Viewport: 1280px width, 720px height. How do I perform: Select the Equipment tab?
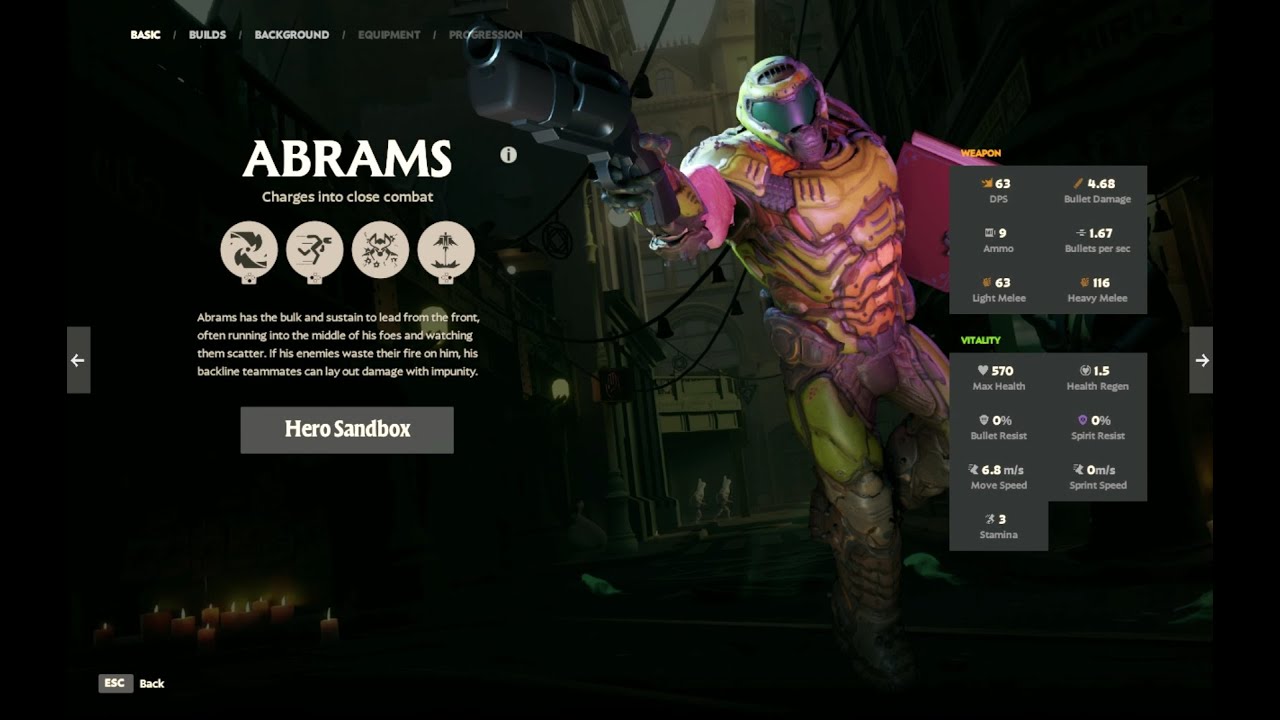pos(389,35)
